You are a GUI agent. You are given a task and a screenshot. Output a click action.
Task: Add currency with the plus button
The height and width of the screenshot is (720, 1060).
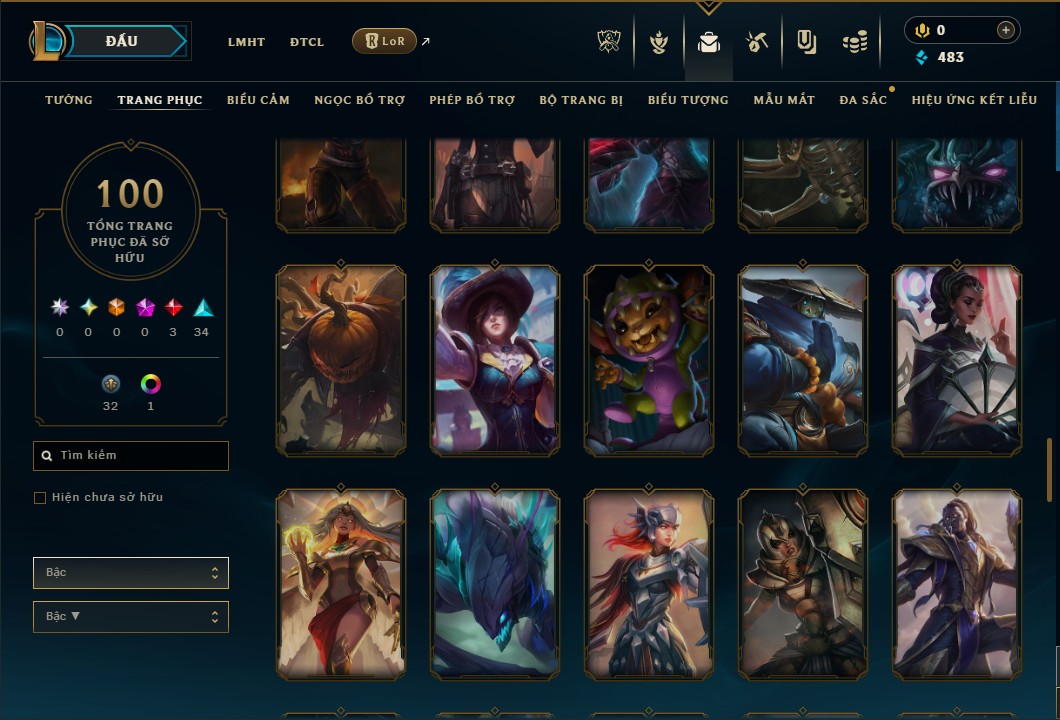tap(1005, 30)
